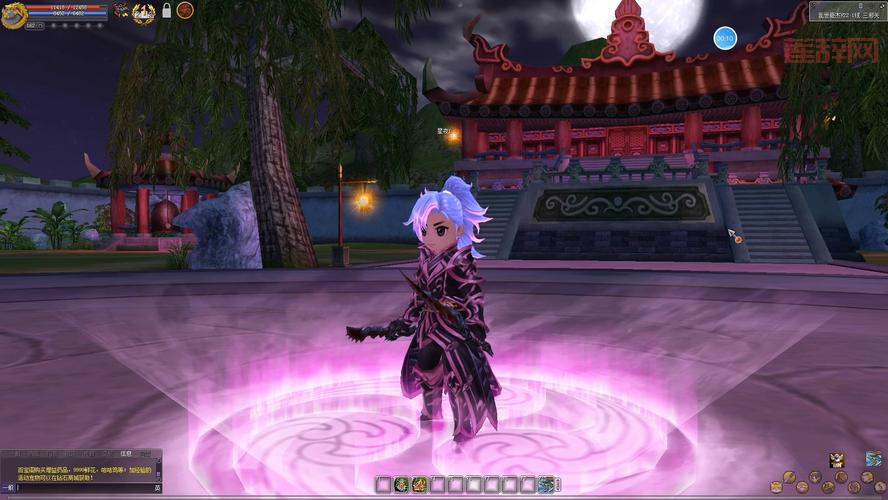888x500 pixels.
Task: Click the crossed weapons buff icon
Action: (x=121, y=11)
